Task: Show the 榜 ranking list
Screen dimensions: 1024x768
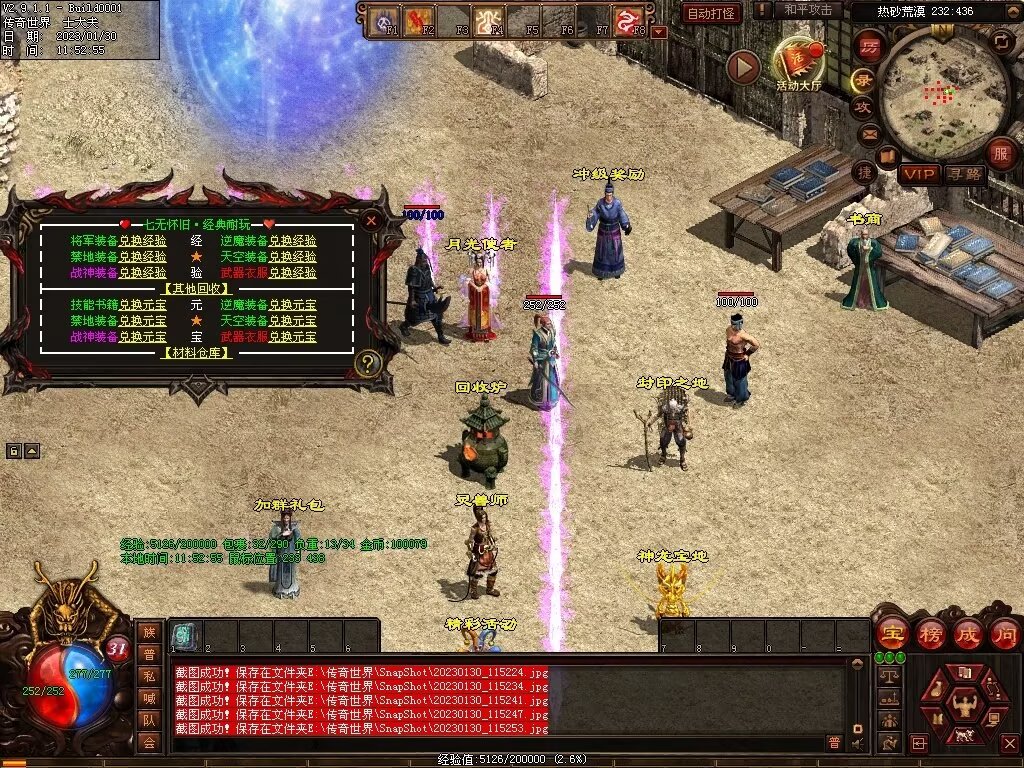Action: [x=929, y=633]
